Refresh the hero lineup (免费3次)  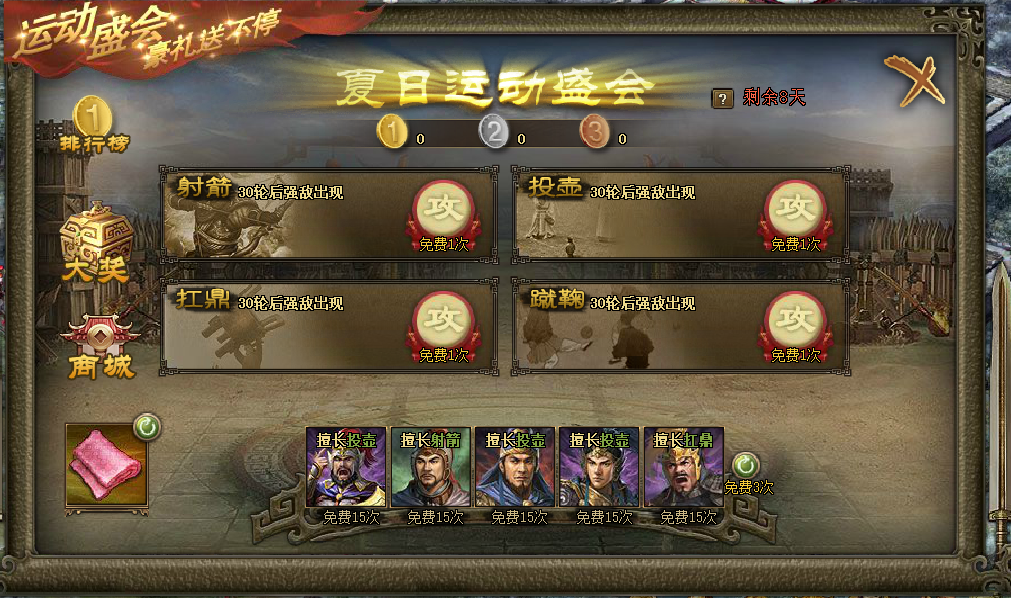[746, 465]
